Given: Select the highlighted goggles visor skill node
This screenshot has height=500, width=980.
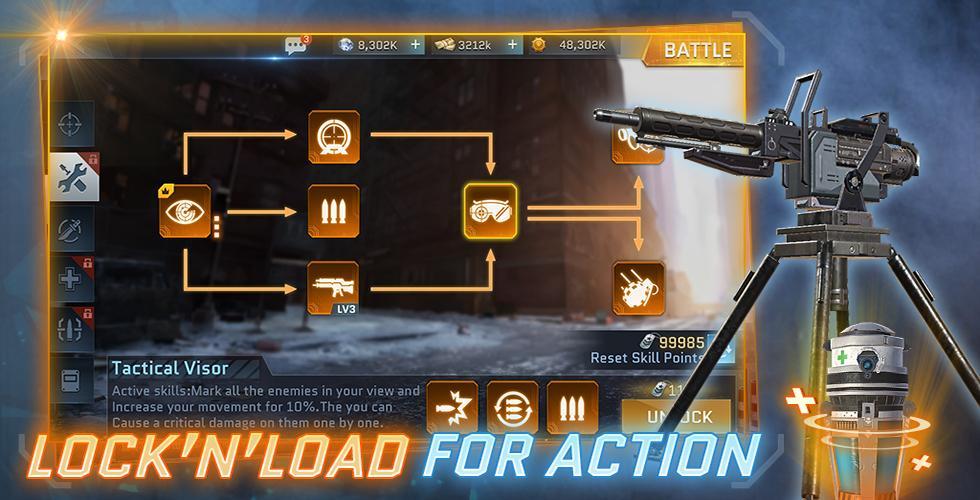Looking at the screenshot, I should point(490,210).
